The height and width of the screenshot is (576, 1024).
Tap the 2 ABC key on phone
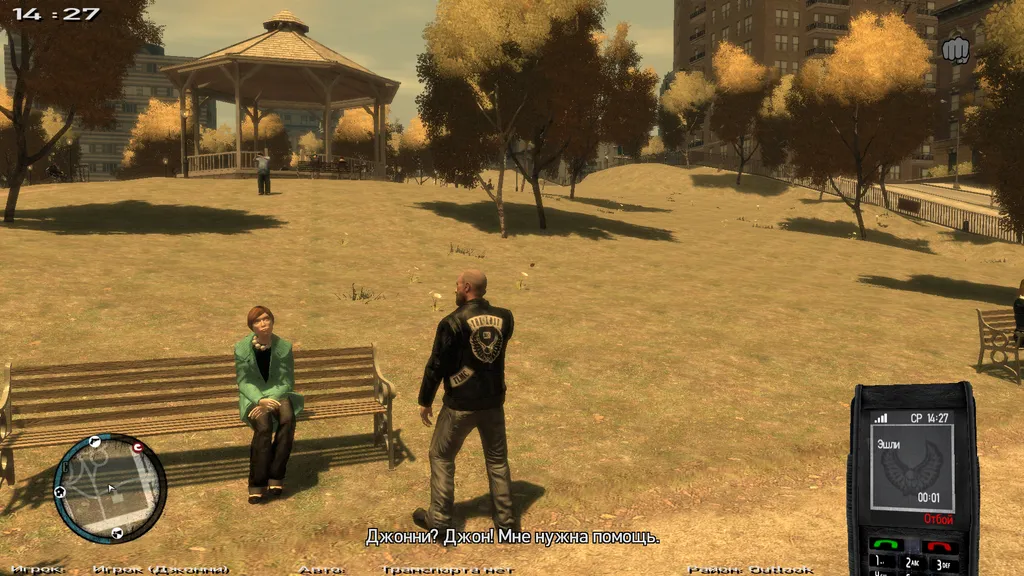click(912, 564)
